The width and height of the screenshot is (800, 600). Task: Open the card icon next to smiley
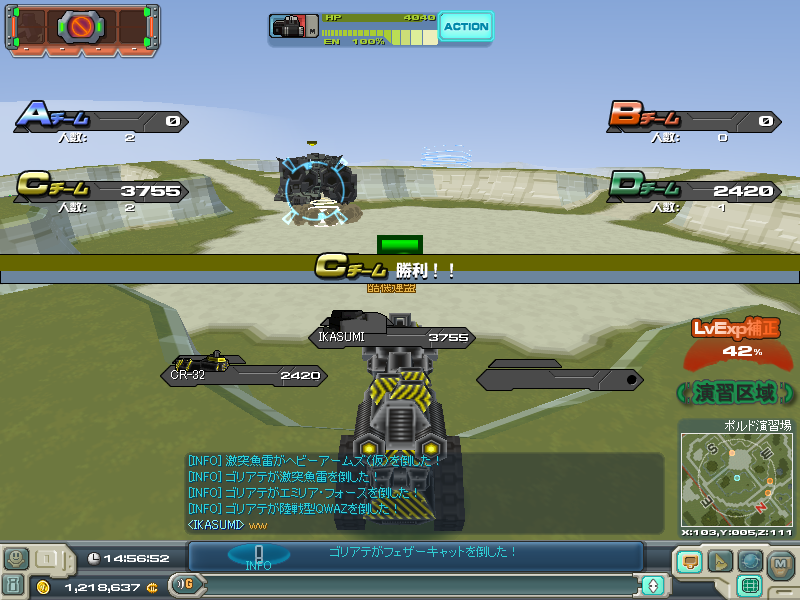tap(47, 559)
